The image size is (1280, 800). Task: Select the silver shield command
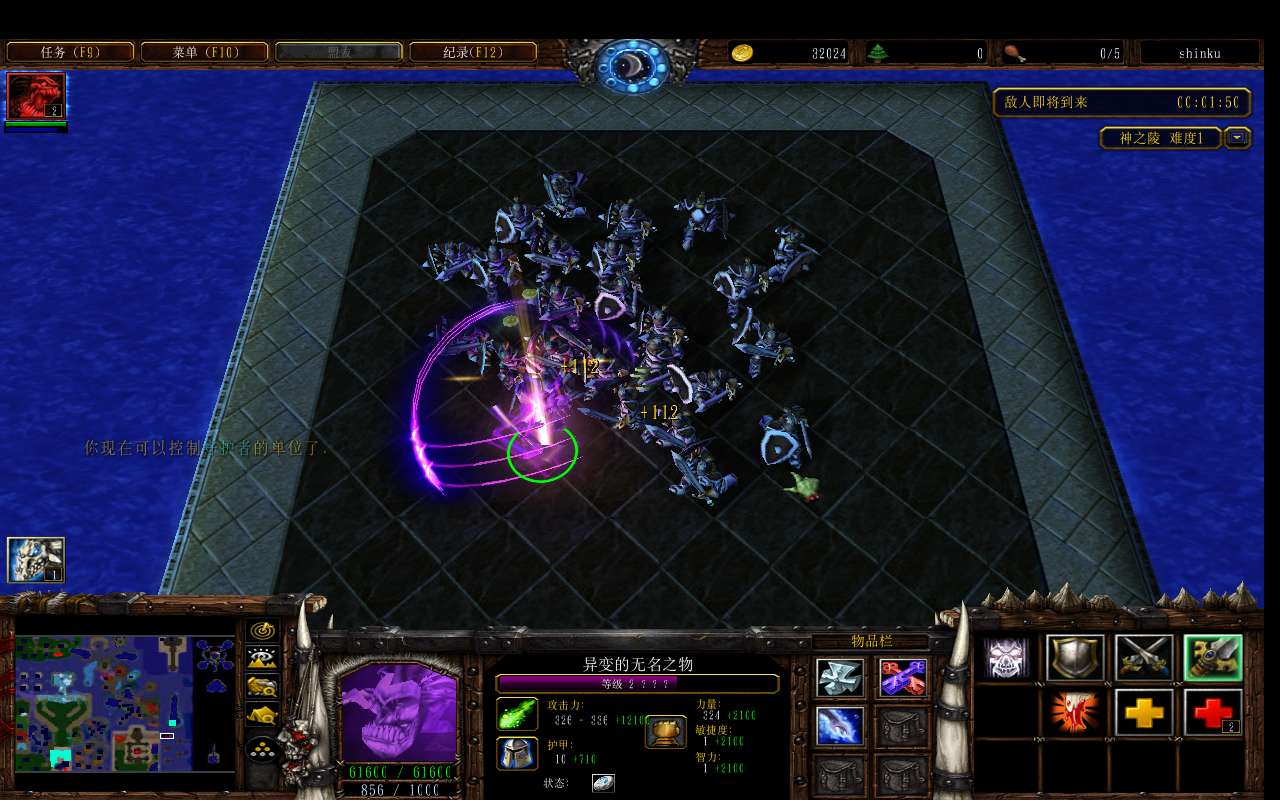pos(1076,658)
